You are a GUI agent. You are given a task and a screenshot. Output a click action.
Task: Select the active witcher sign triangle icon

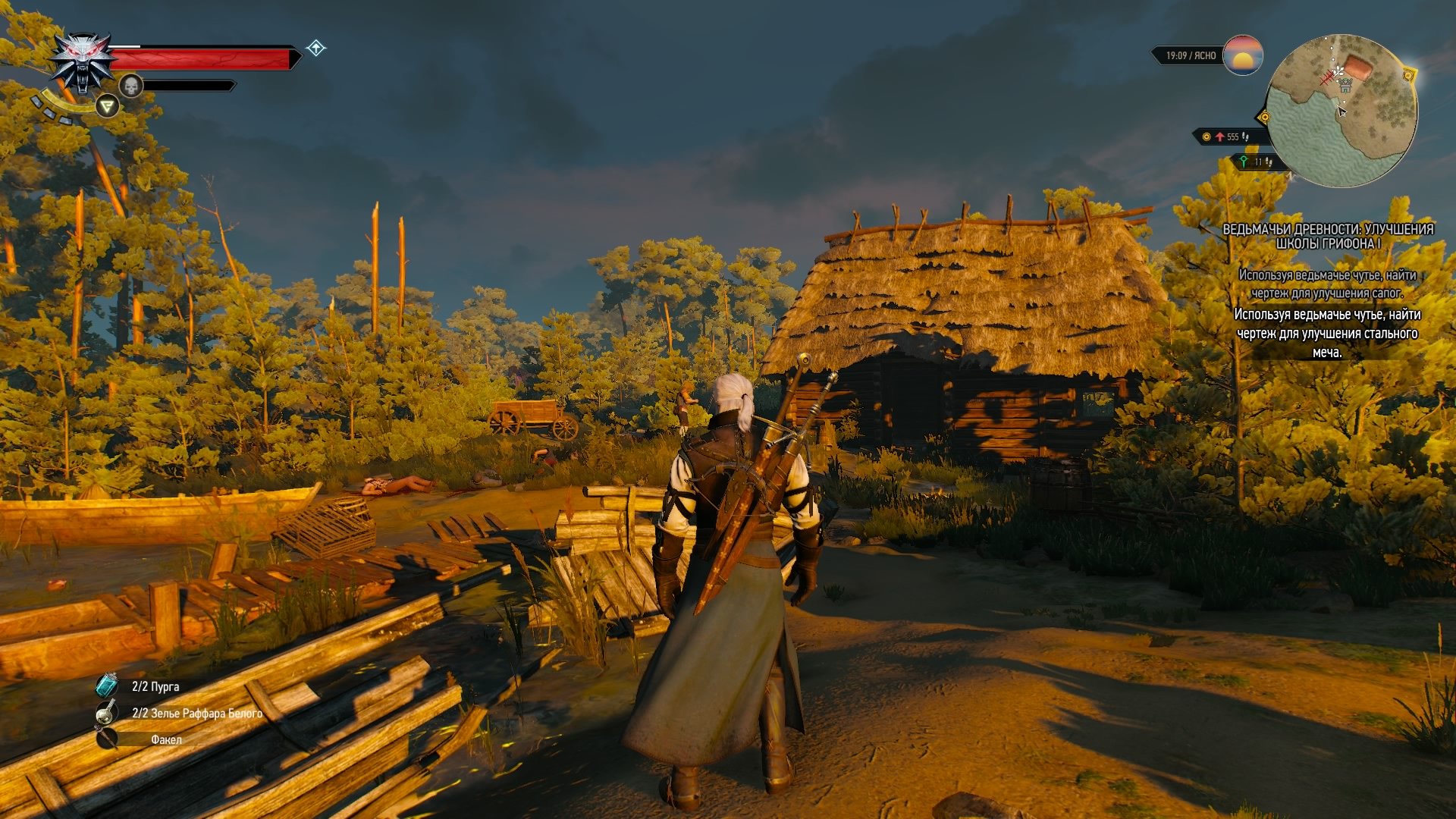tap(107, 106)
